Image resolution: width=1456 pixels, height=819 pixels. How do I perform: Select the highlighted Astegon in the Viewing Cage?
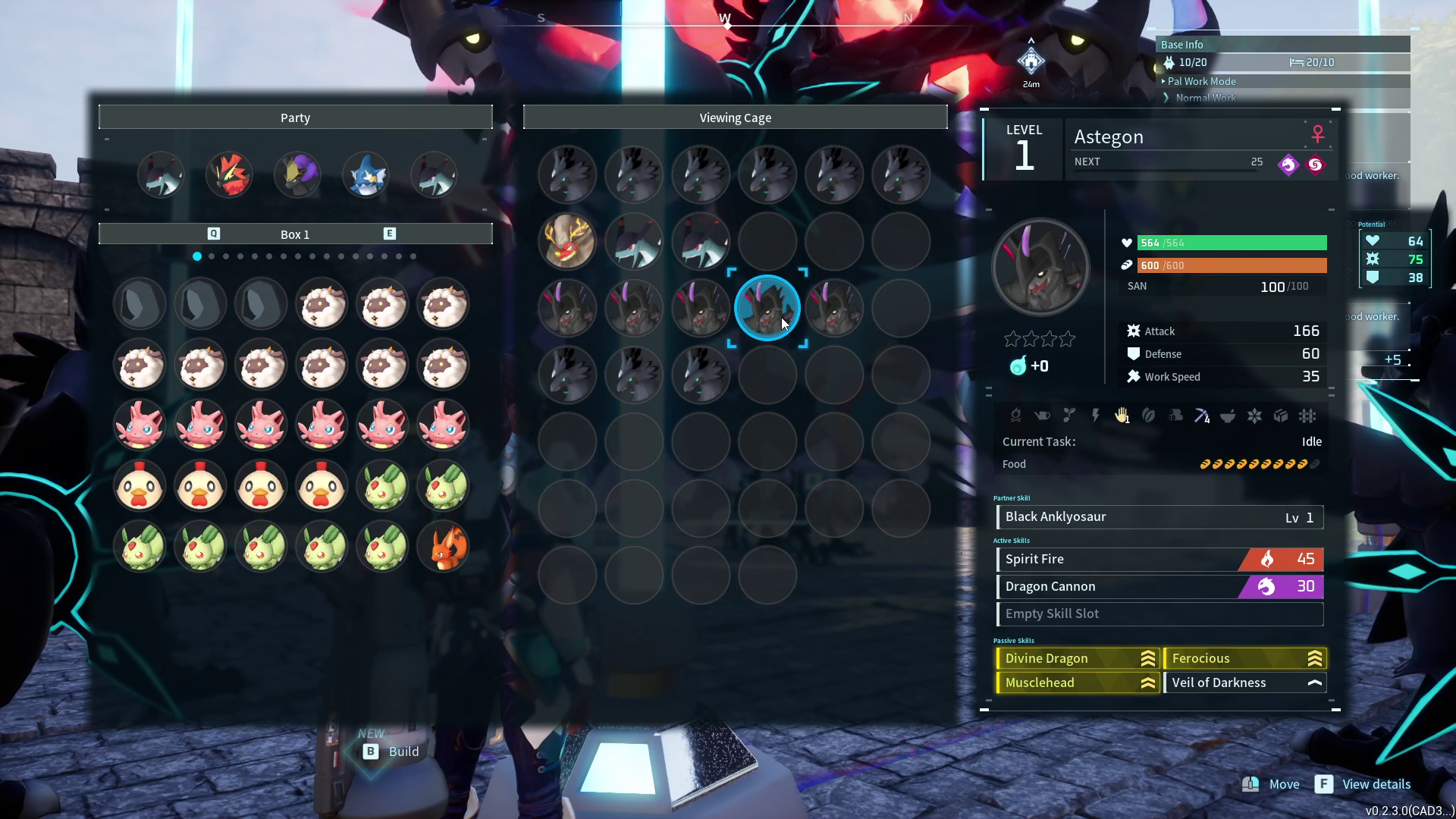[767, 308]
